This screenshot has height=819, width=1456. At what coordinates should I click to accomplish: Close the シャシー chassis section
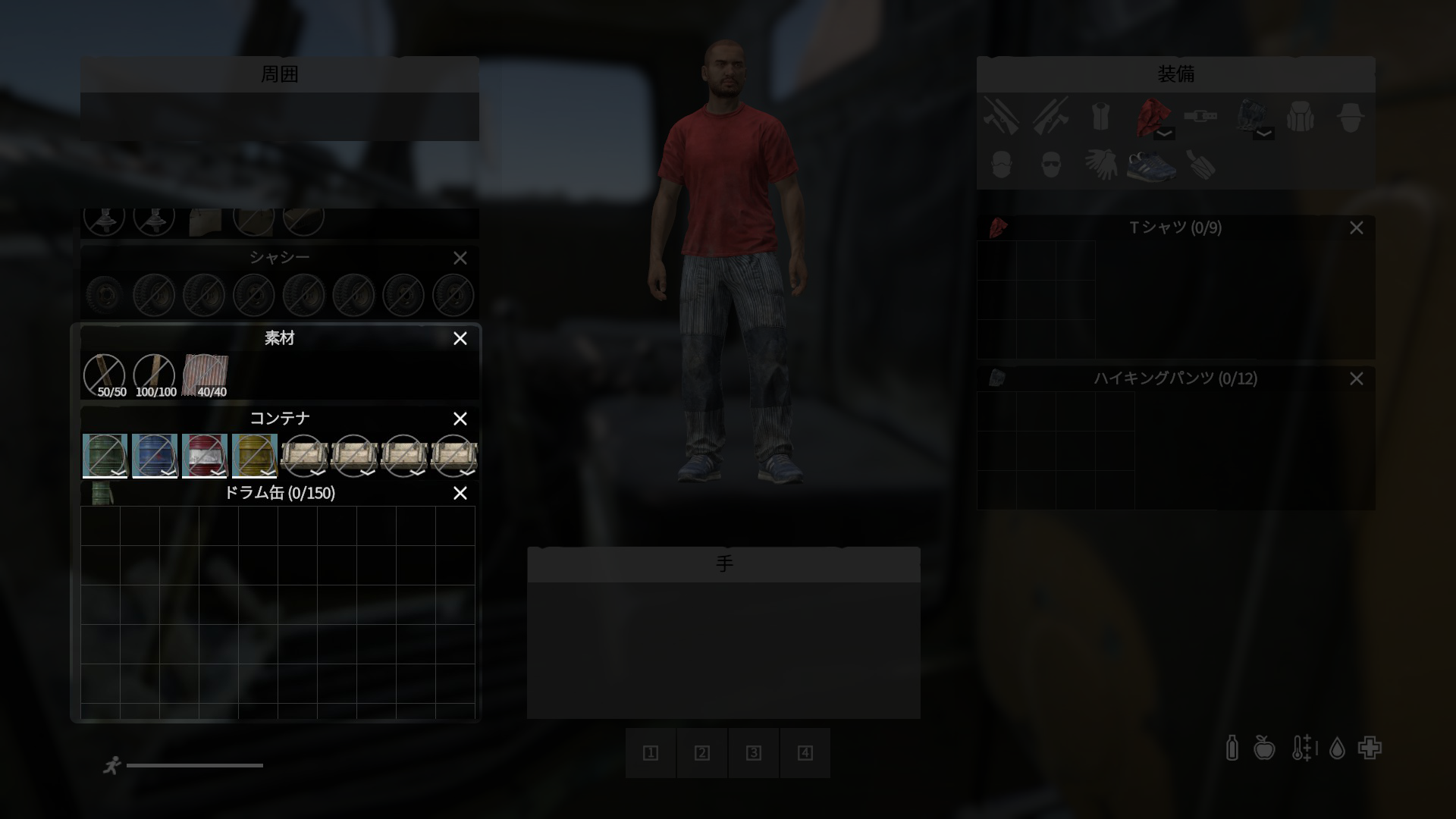pos(460,258)
